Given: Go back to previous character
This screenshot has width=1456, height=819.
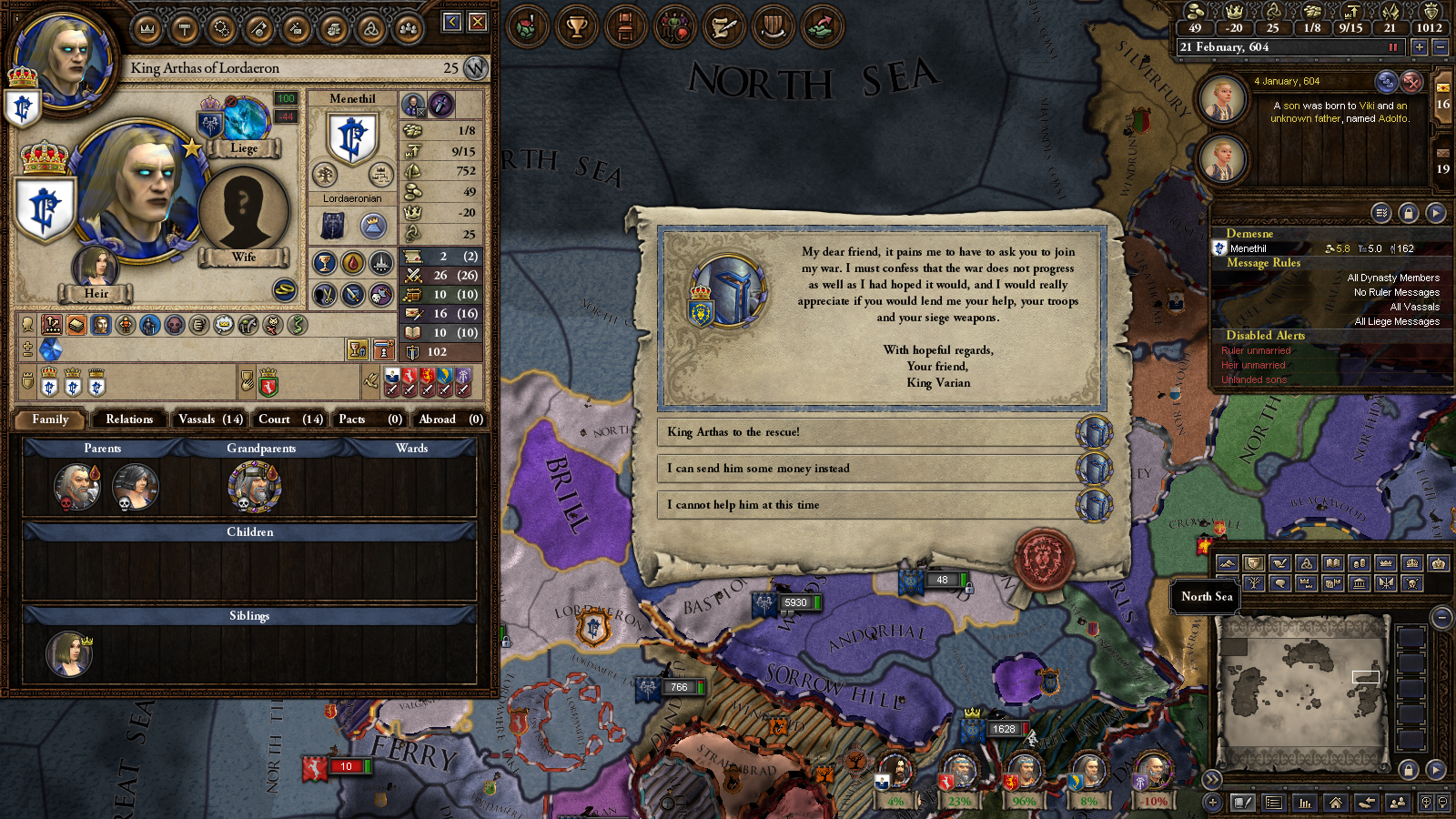Looking at the screenshot, I should point(452,22).
